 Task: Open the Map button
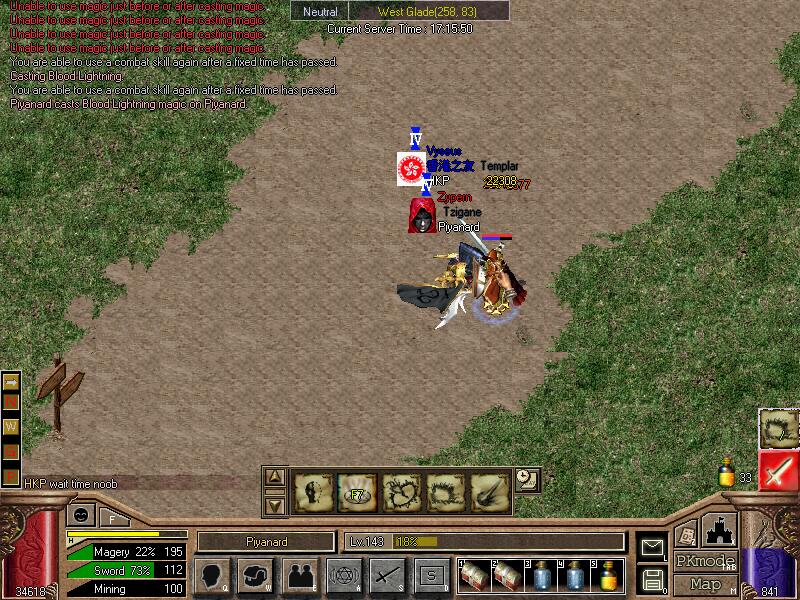(706, 584)
